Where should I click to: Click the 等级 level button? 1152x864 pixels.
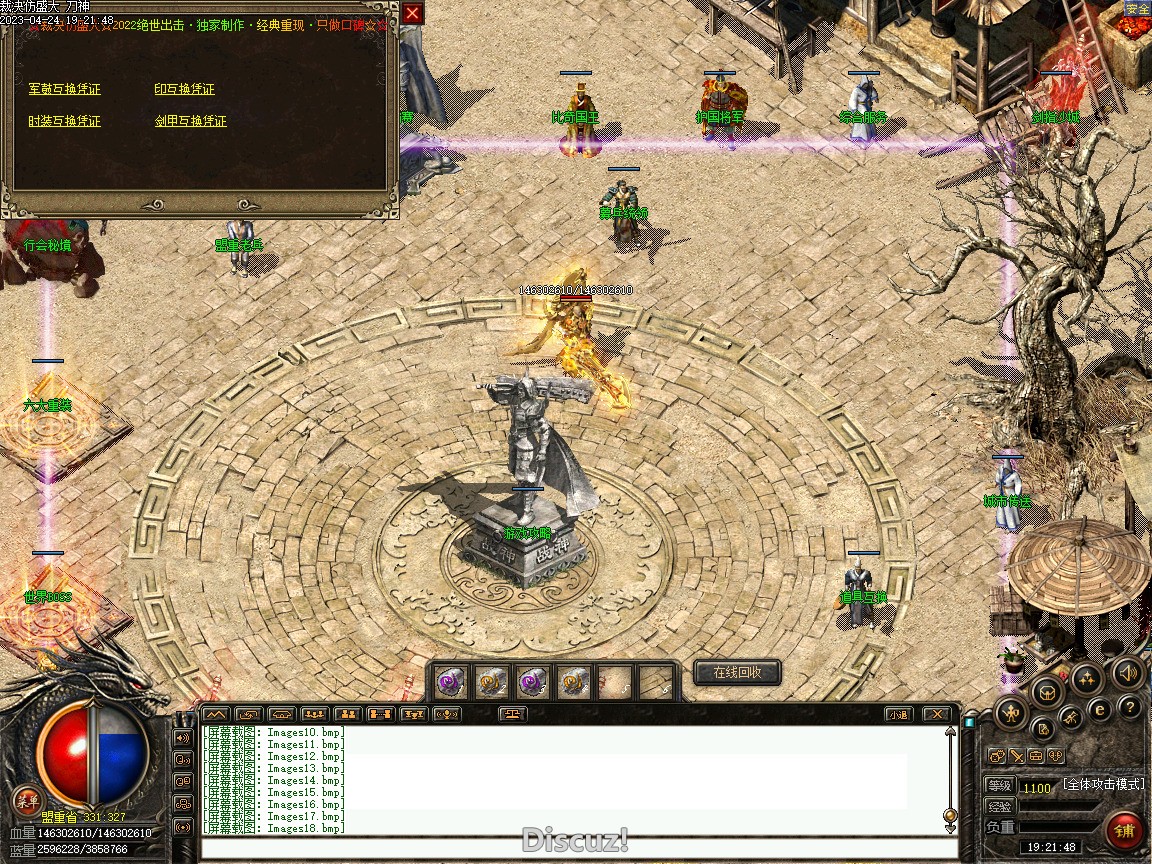point(999,786)
